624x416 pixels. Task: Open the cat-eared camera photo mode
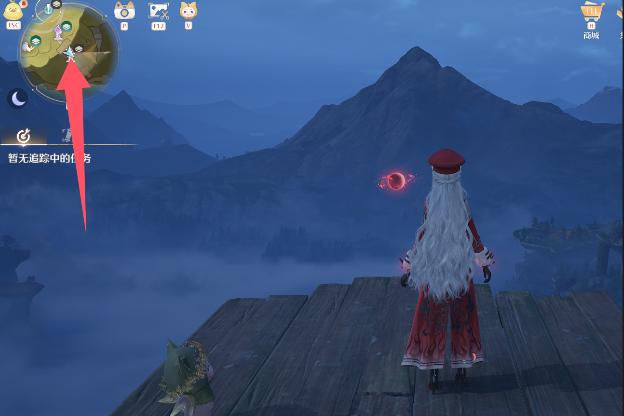(124, 11)
